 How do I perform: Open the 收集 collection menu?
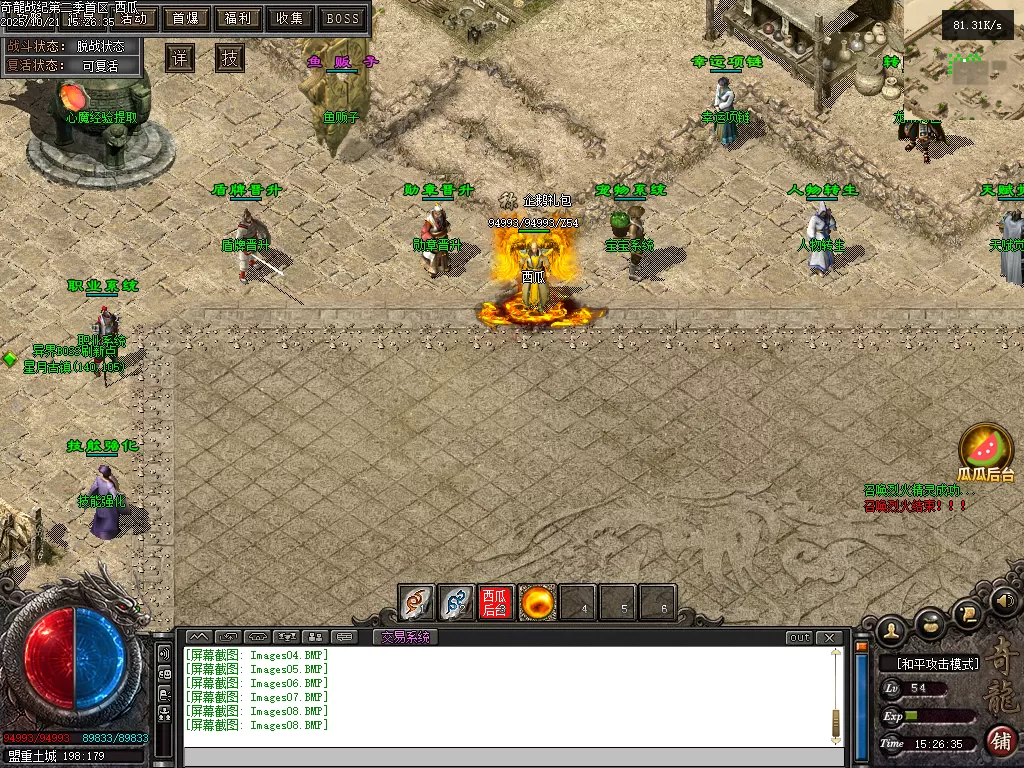290,18
